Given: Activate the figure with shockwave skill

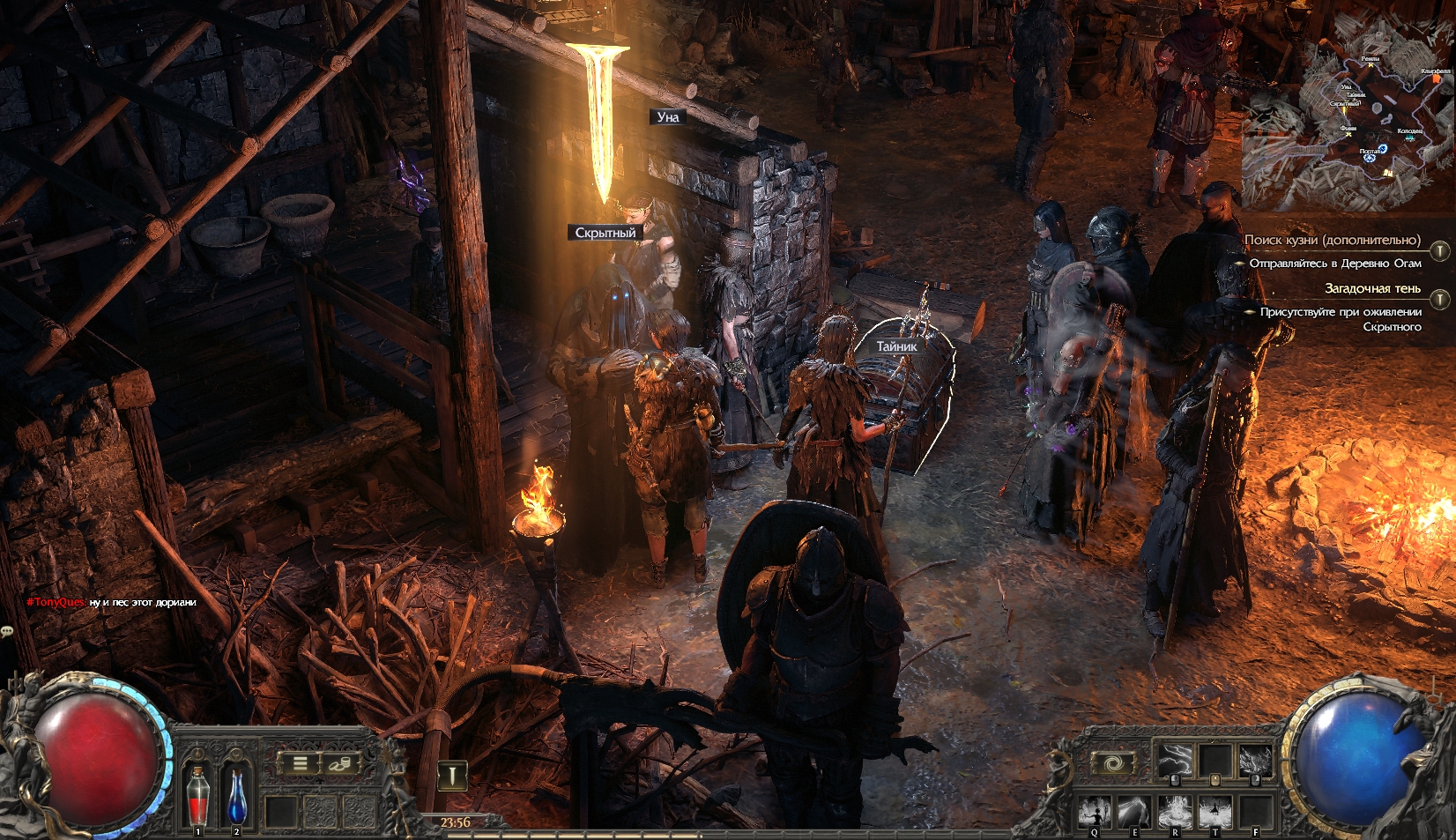Looking at the screenshot, I should (x=1215, y=811).
